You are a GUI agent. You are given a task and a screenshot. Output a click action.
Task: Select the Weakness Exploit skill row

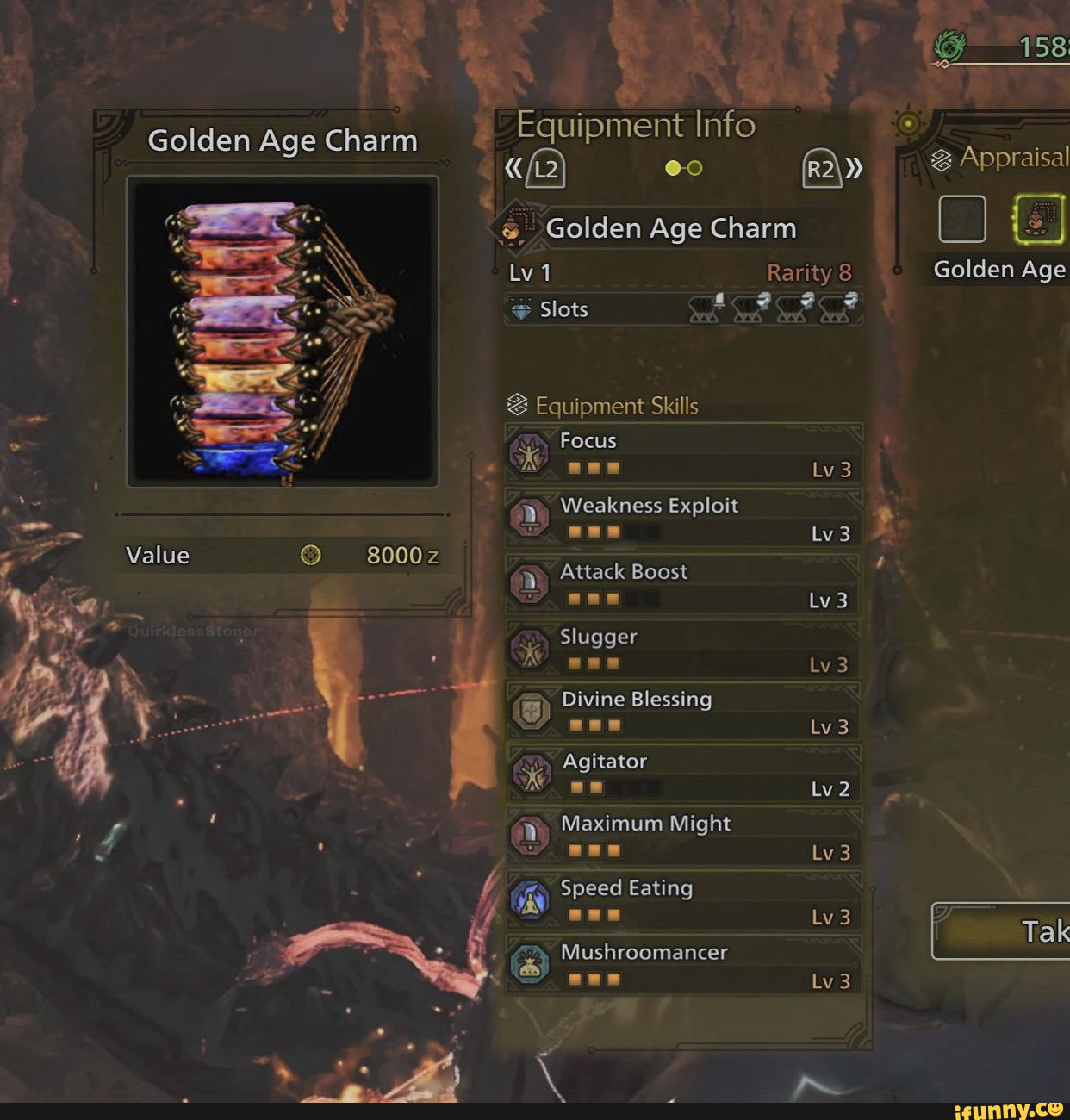(x=684, y=519)
